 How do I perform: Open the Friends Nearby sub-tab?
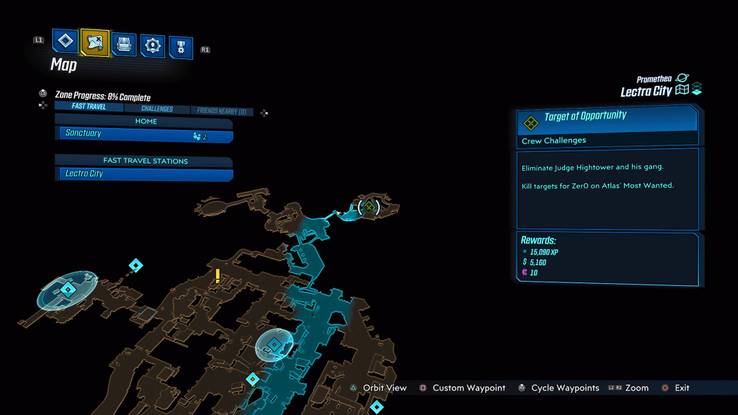[x=223, y=109]
